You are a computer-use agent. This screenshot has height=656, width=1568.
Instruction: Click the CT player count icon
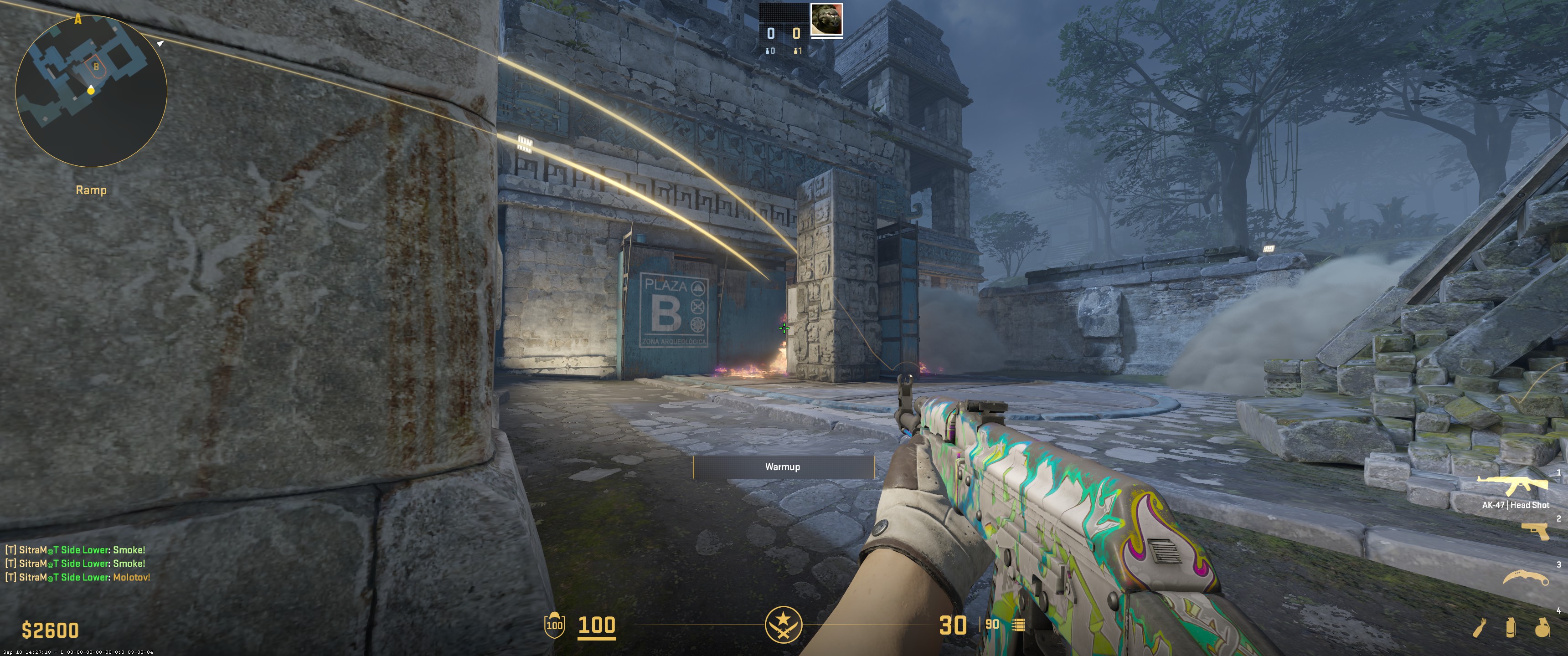click(x=768, y=51)
